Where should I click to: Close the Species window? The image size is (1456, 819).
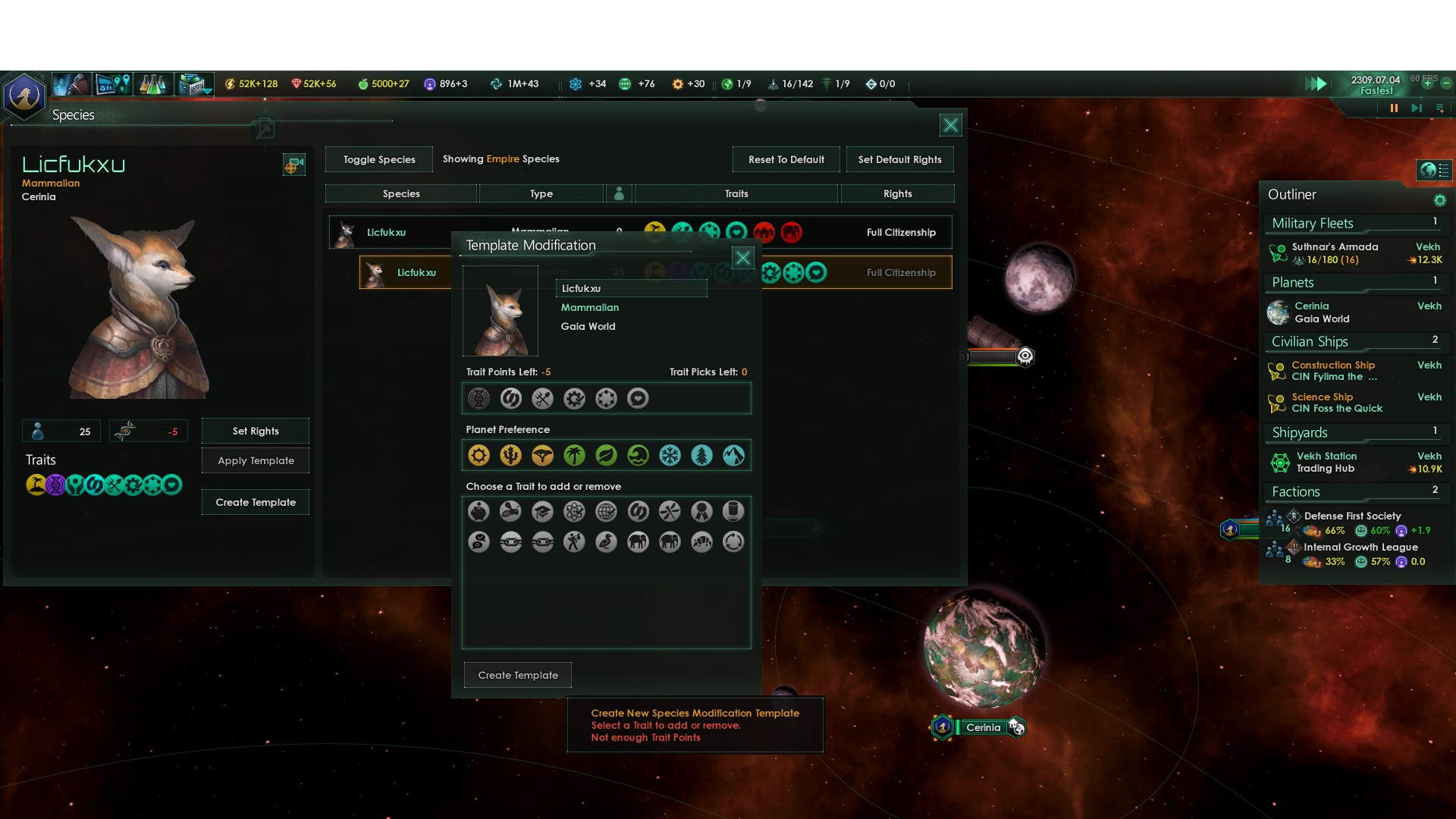[x=950, y=125]
